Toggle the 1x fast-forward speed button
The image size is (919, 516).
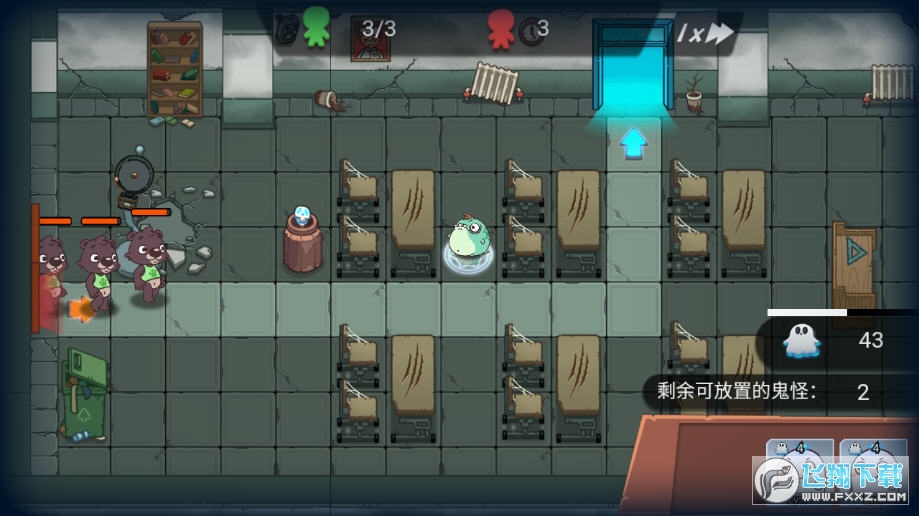(705, 34)
